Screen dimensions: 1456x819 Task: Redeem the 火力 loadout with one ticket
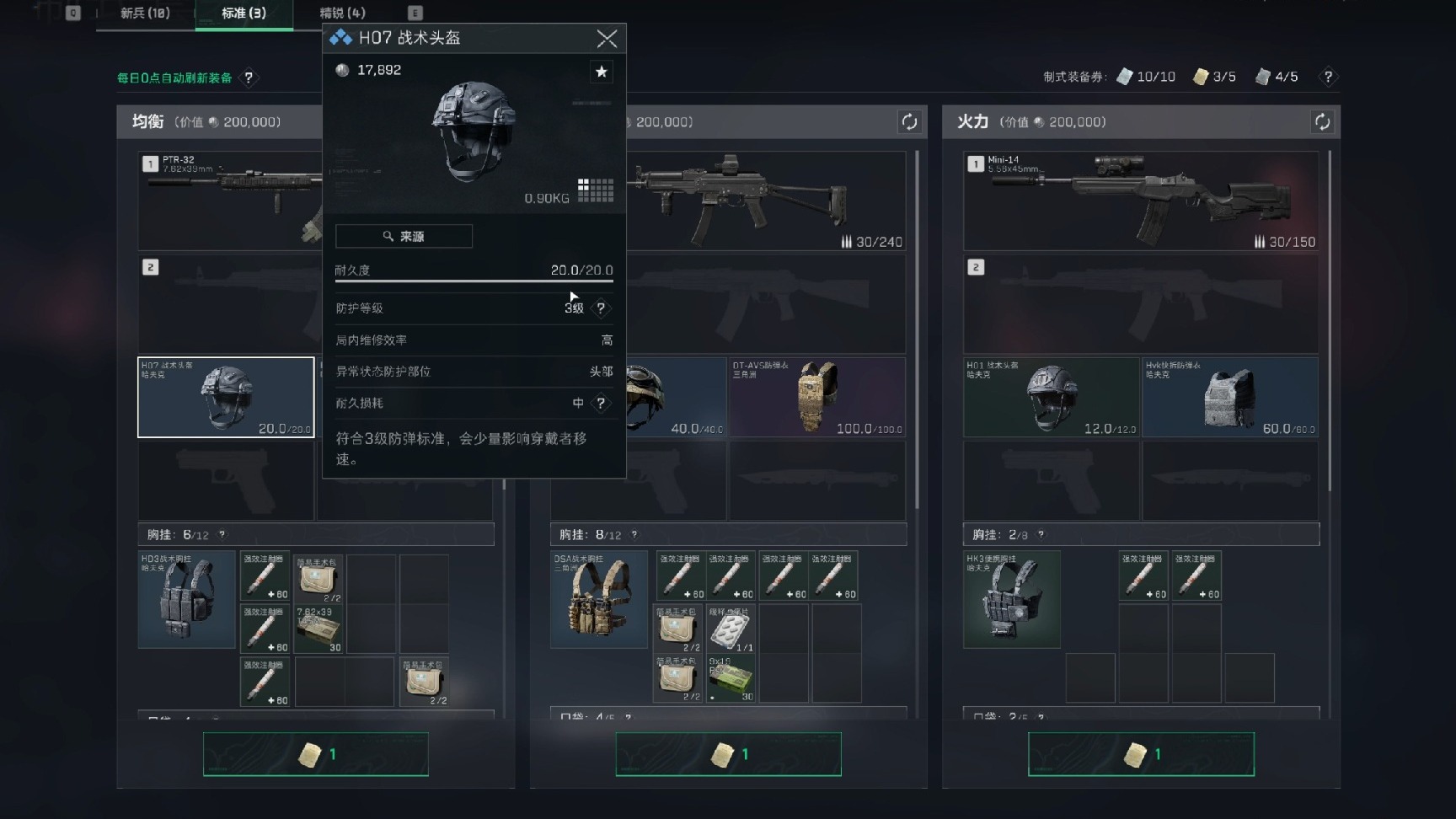pos(1141,754)
